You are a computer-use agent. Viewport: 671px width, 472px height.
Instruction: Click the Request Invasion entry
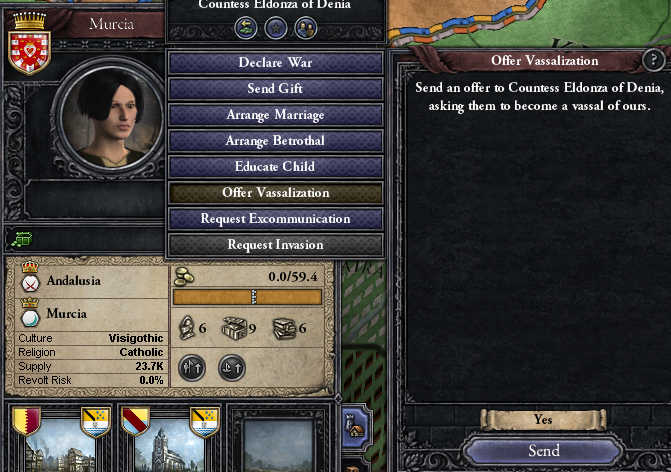point(275,245)
